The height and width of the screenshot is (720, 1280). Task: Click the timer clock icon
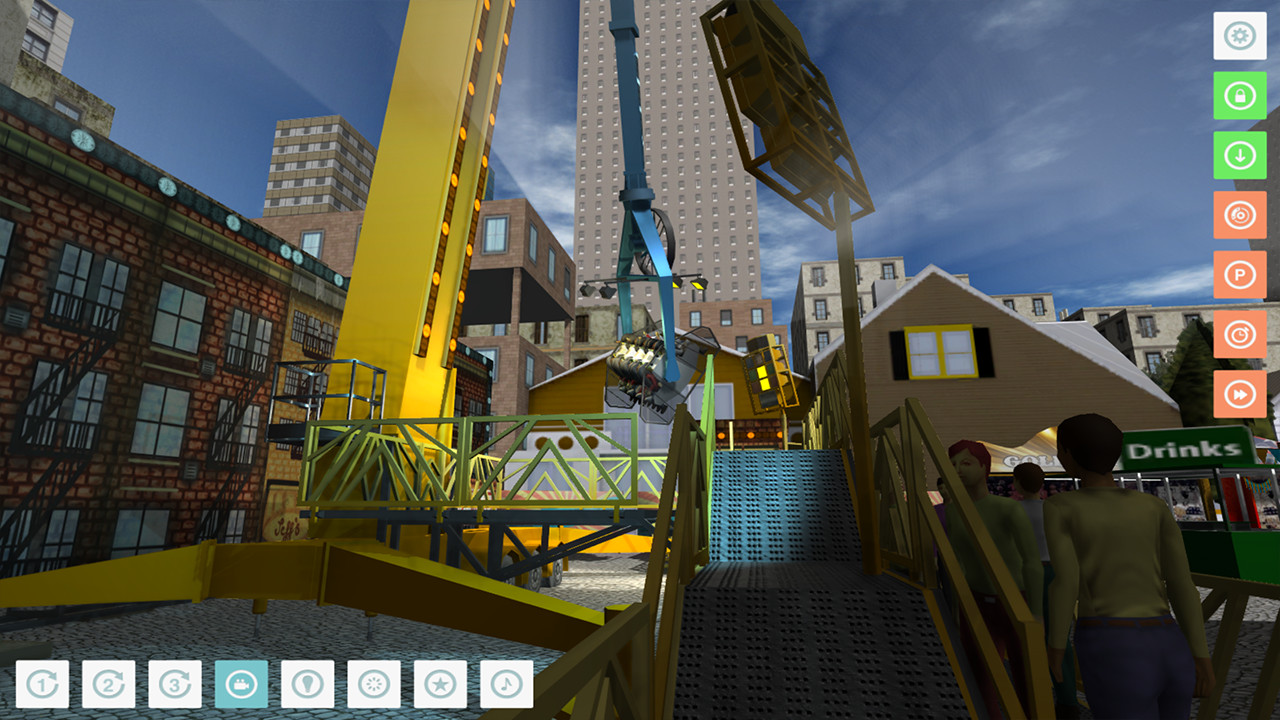[x=1240, y=334]
